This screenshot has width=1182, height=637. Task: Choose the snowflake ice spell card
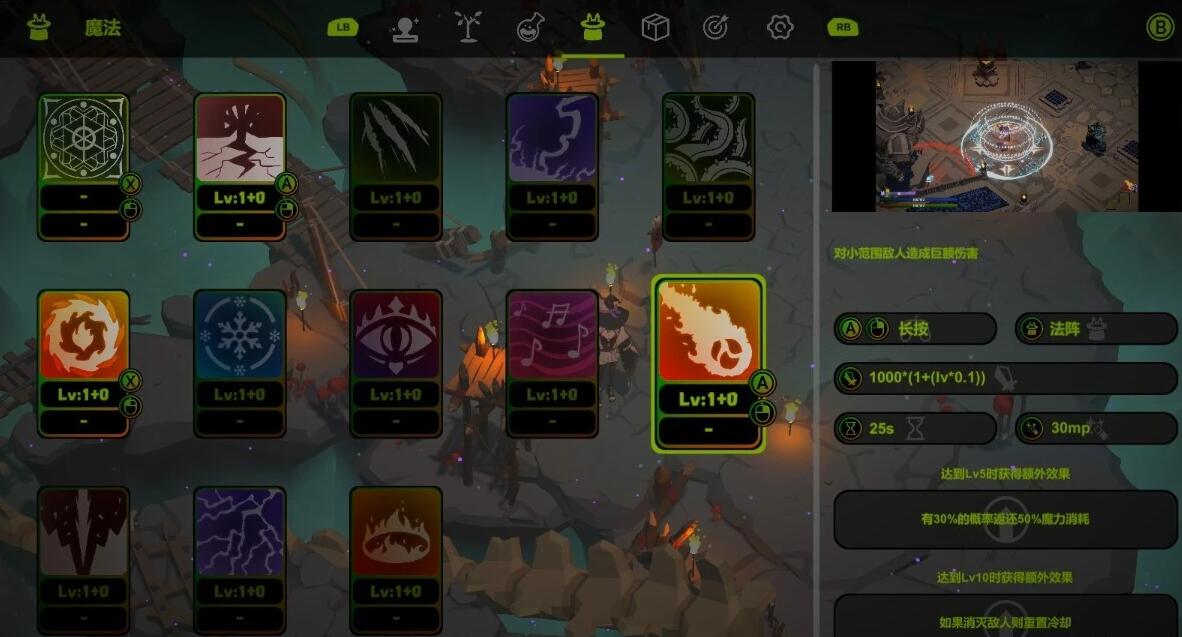[x=240, y=336]
